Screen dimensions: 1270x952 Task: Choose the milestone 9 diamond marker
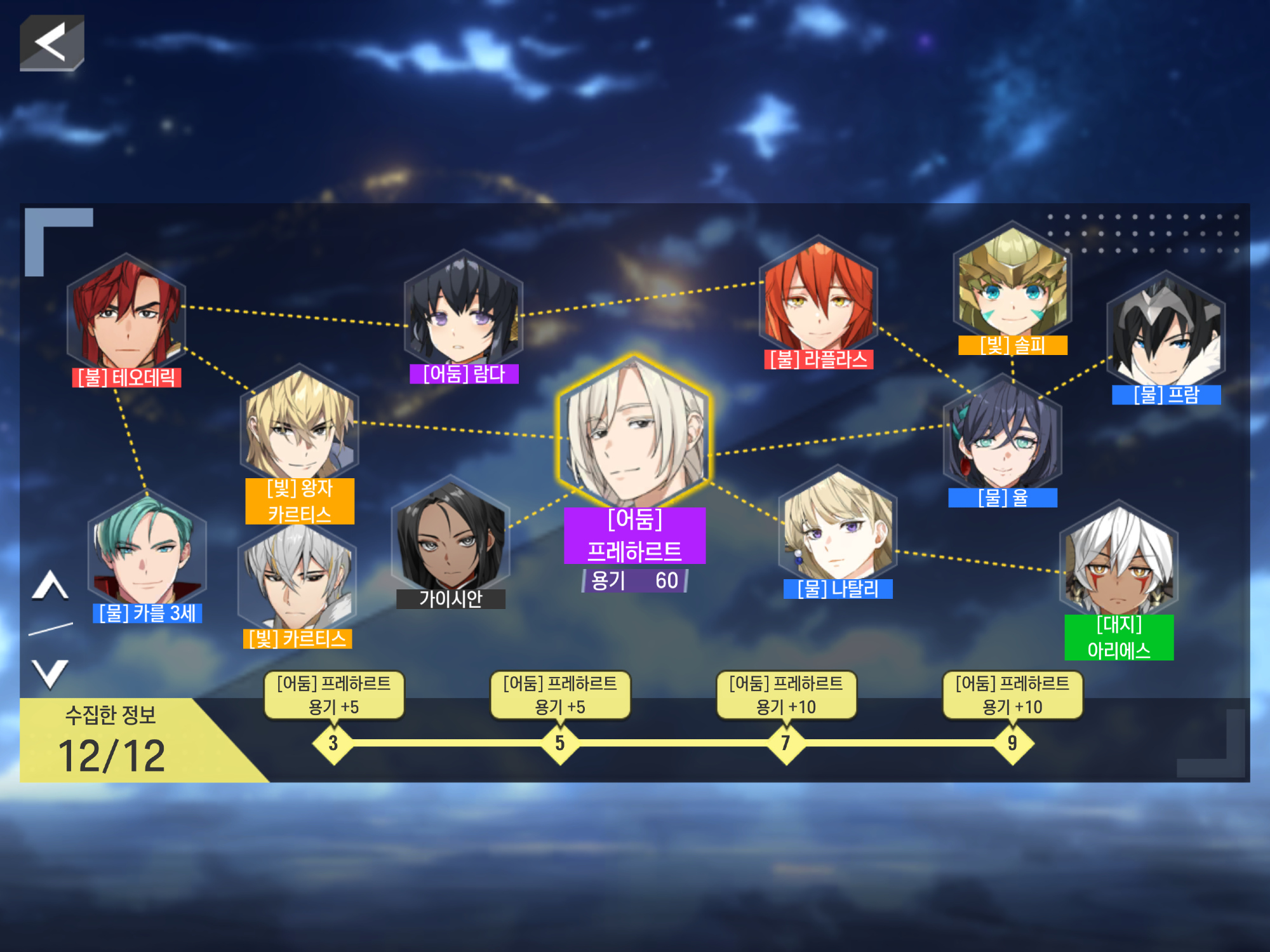(x=1012, y=742)
